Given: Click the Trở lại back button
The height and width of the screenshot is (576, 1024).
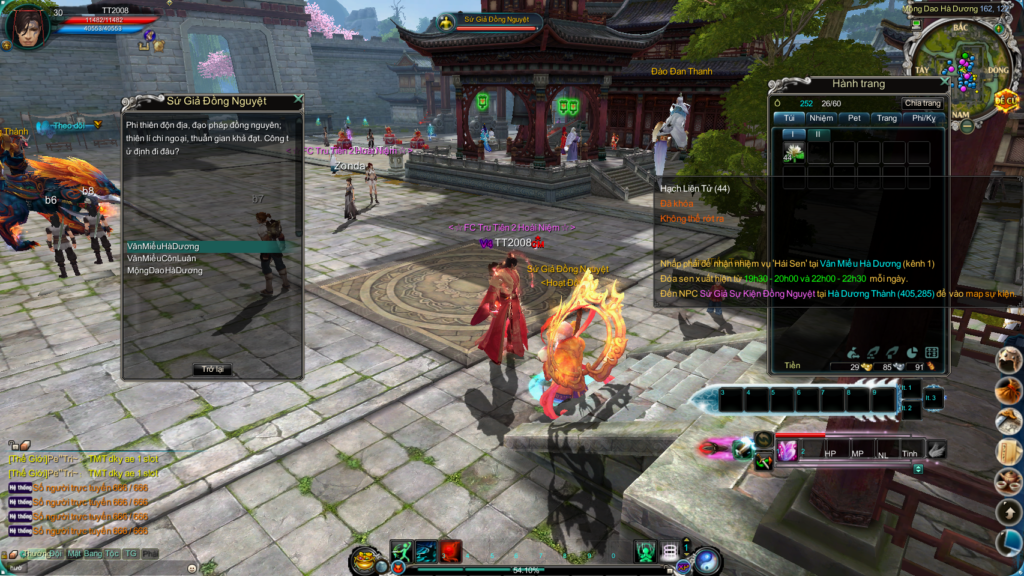Looking at the screenshot, I should point(211,369).
